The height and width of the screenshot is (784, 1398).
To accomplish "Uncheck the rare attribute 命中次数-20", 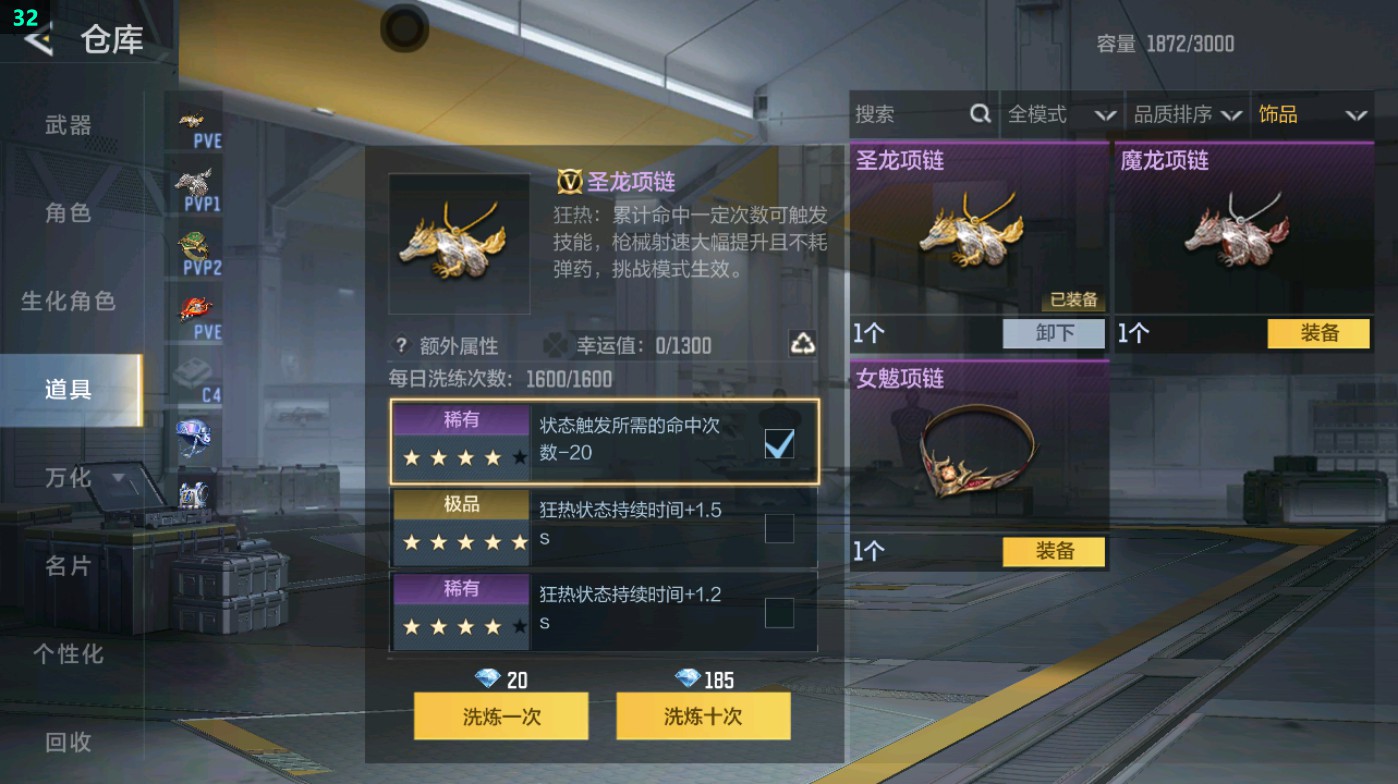I will [x=779, y=443].
